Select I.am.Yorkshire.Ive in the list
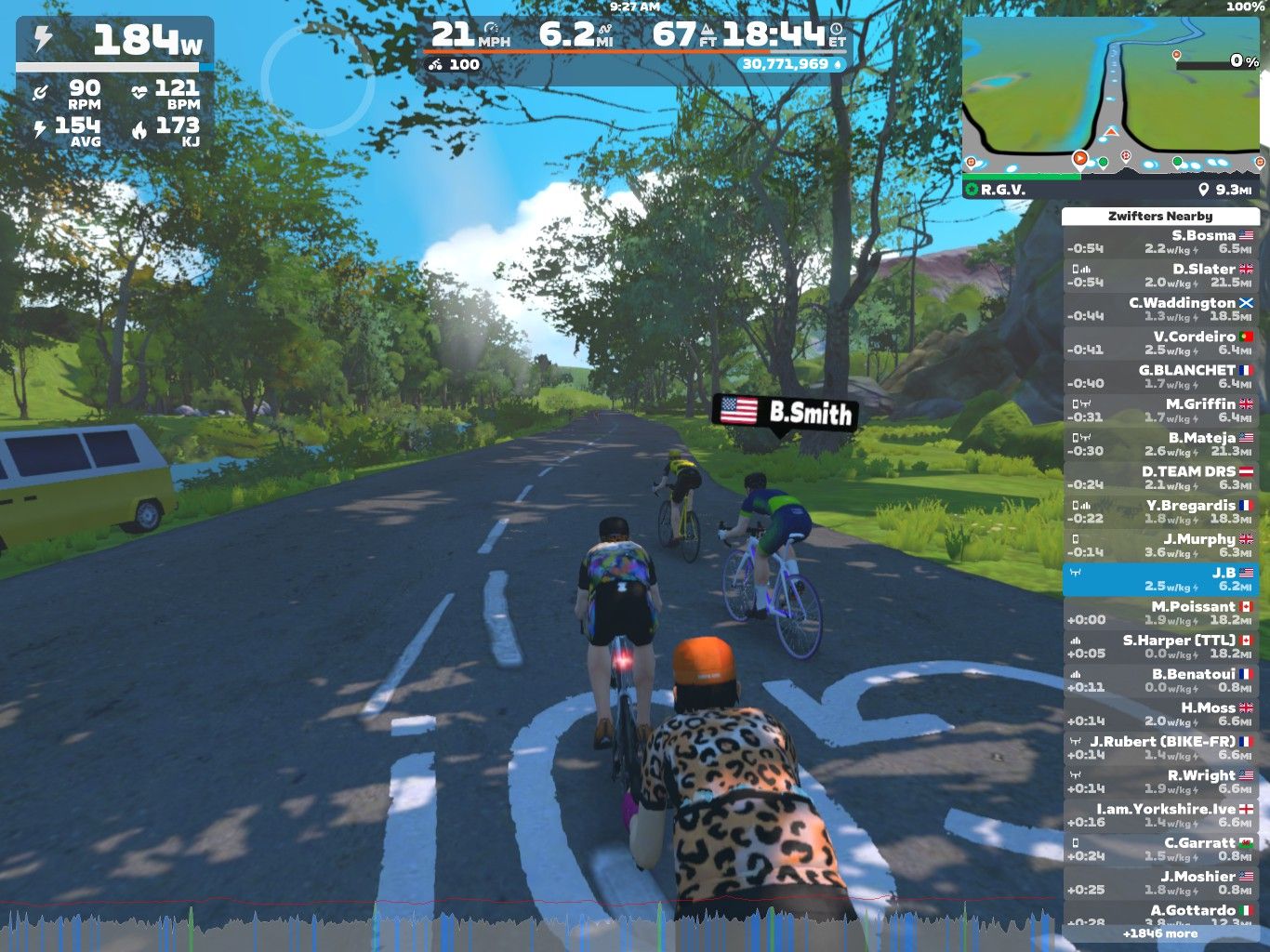 click(1160, 815)
